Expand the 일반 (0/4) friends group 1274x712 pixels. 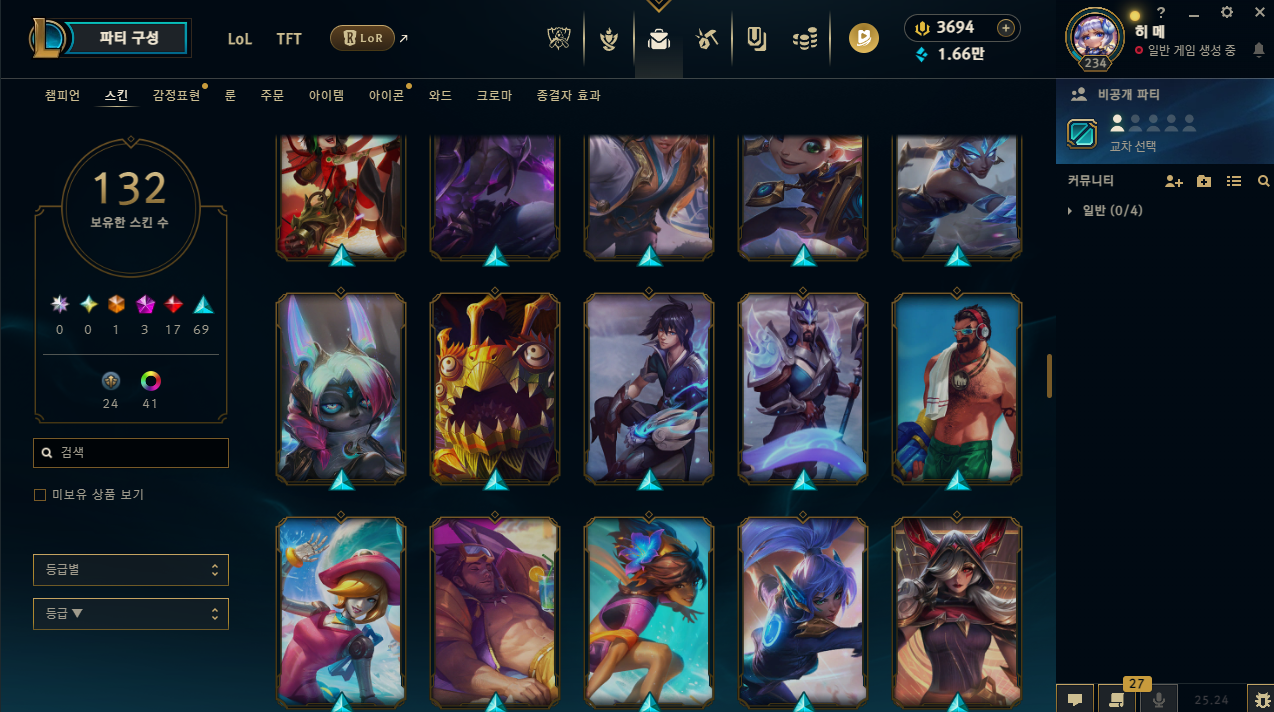point(1100,211)
